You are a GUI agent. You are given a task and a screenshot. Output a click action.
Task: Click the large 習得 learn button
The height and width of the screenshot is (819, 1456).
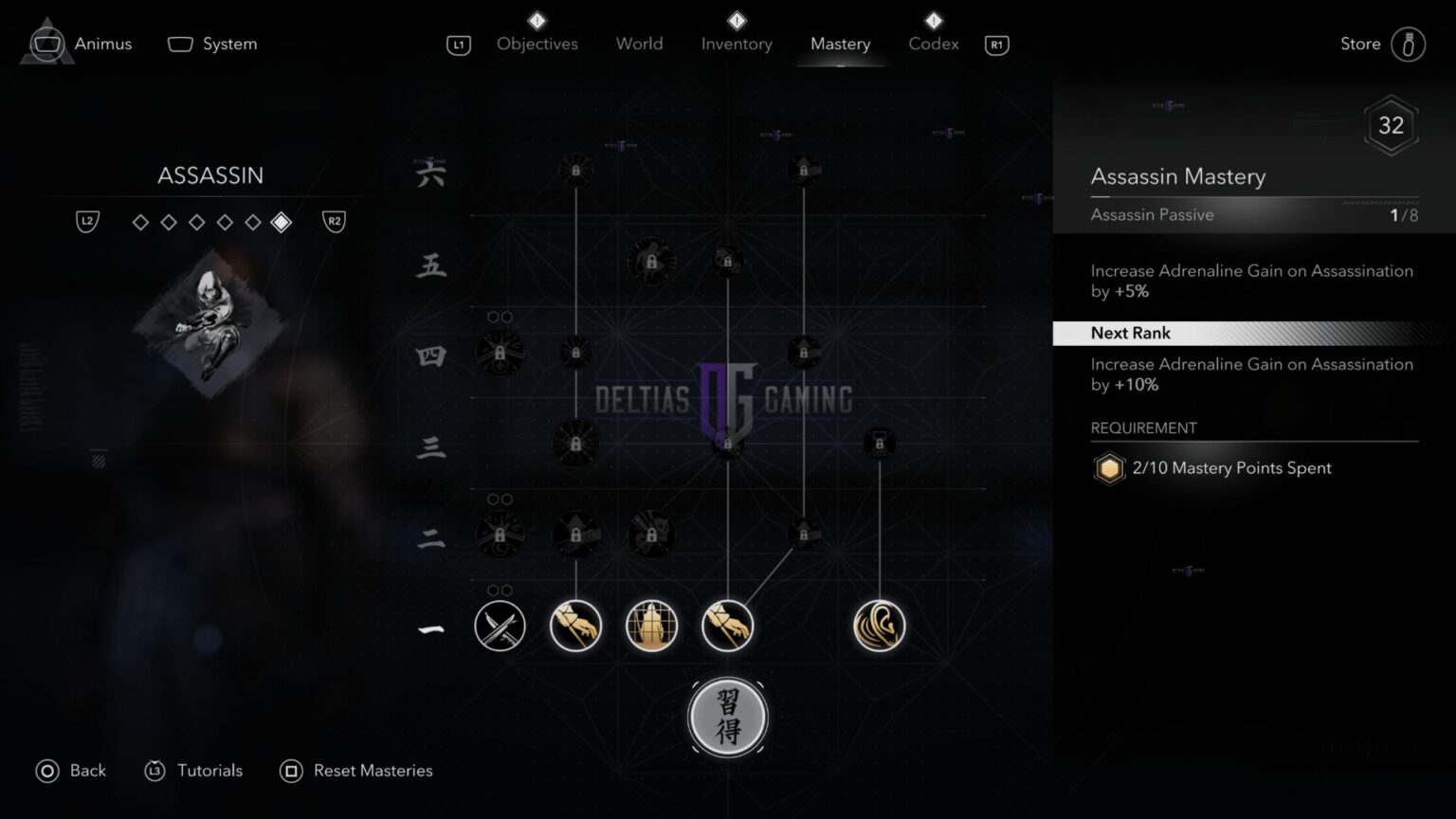727,718
